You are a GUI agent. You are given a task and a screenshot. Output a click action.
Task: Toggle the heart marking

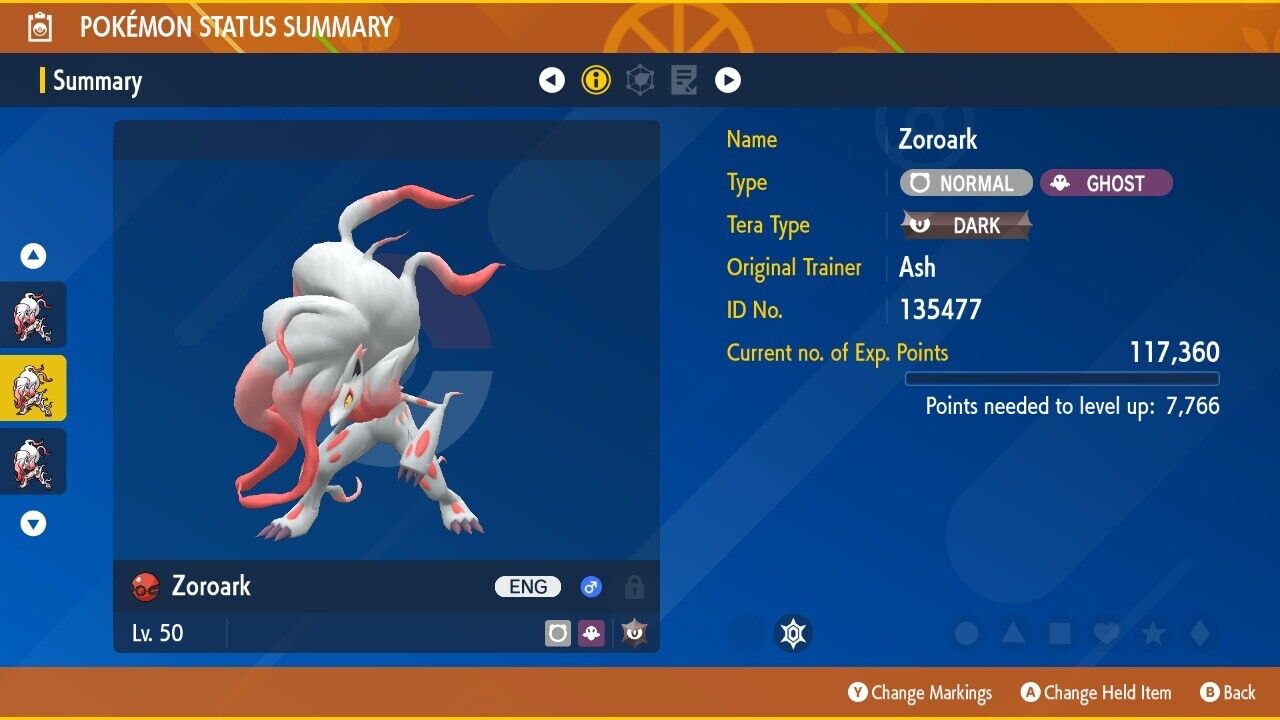click(x=1106, y=634)
